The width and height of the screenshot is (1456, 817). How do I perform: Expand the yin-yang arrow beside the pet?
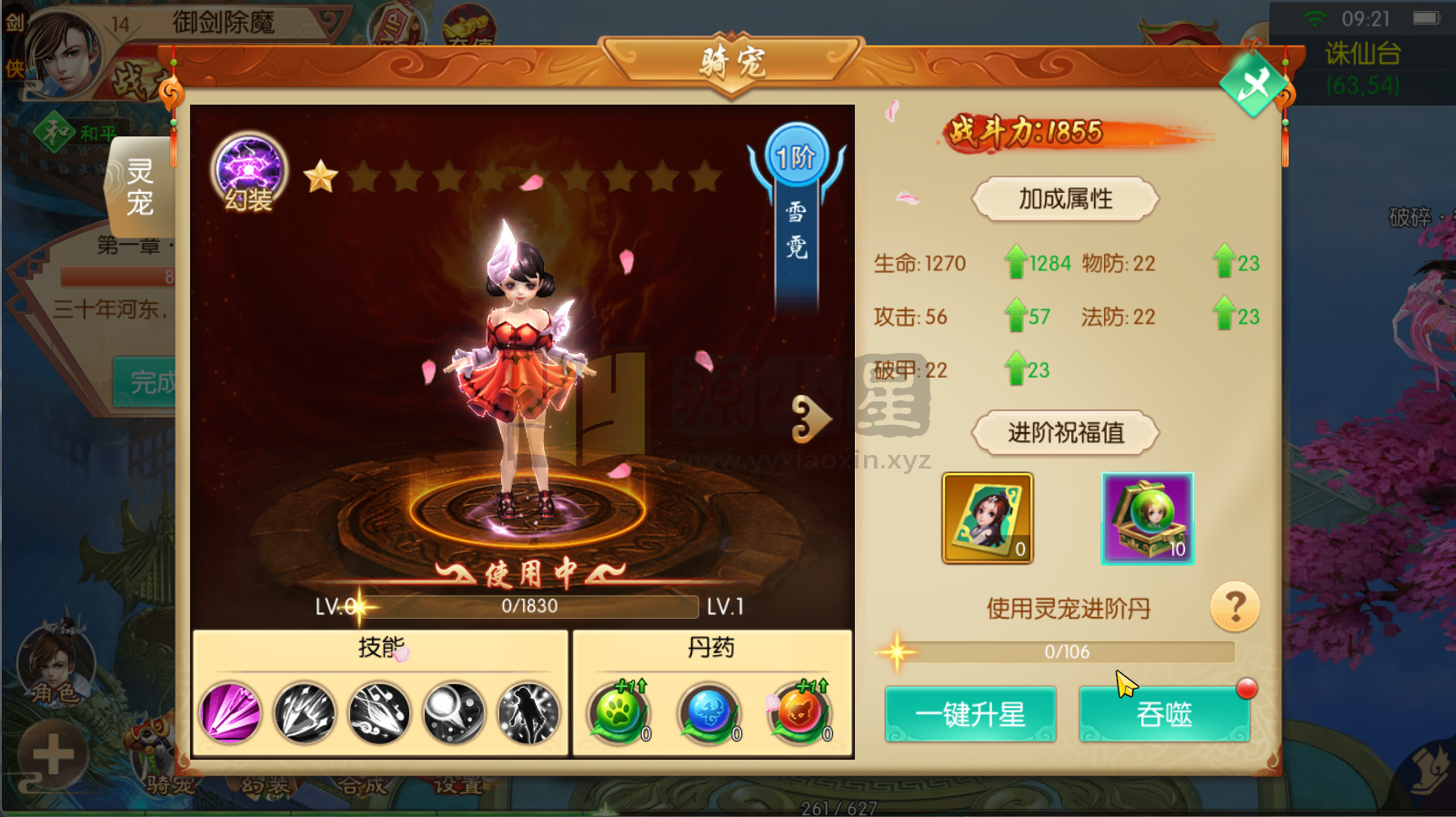pos(814,417)
